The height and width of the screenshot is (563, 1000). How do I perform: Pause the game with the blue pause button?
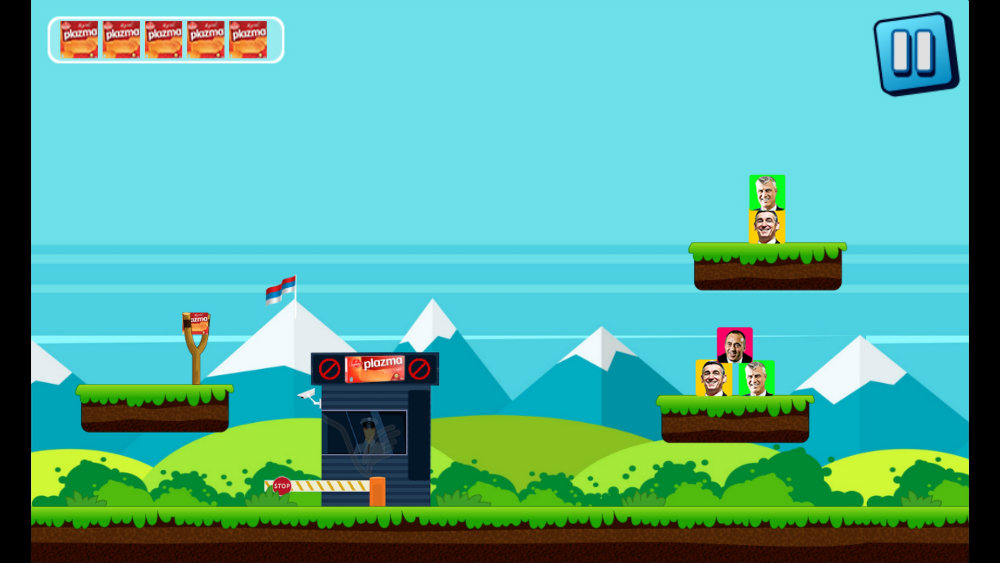pyautogui.click(x=914, y=52)
